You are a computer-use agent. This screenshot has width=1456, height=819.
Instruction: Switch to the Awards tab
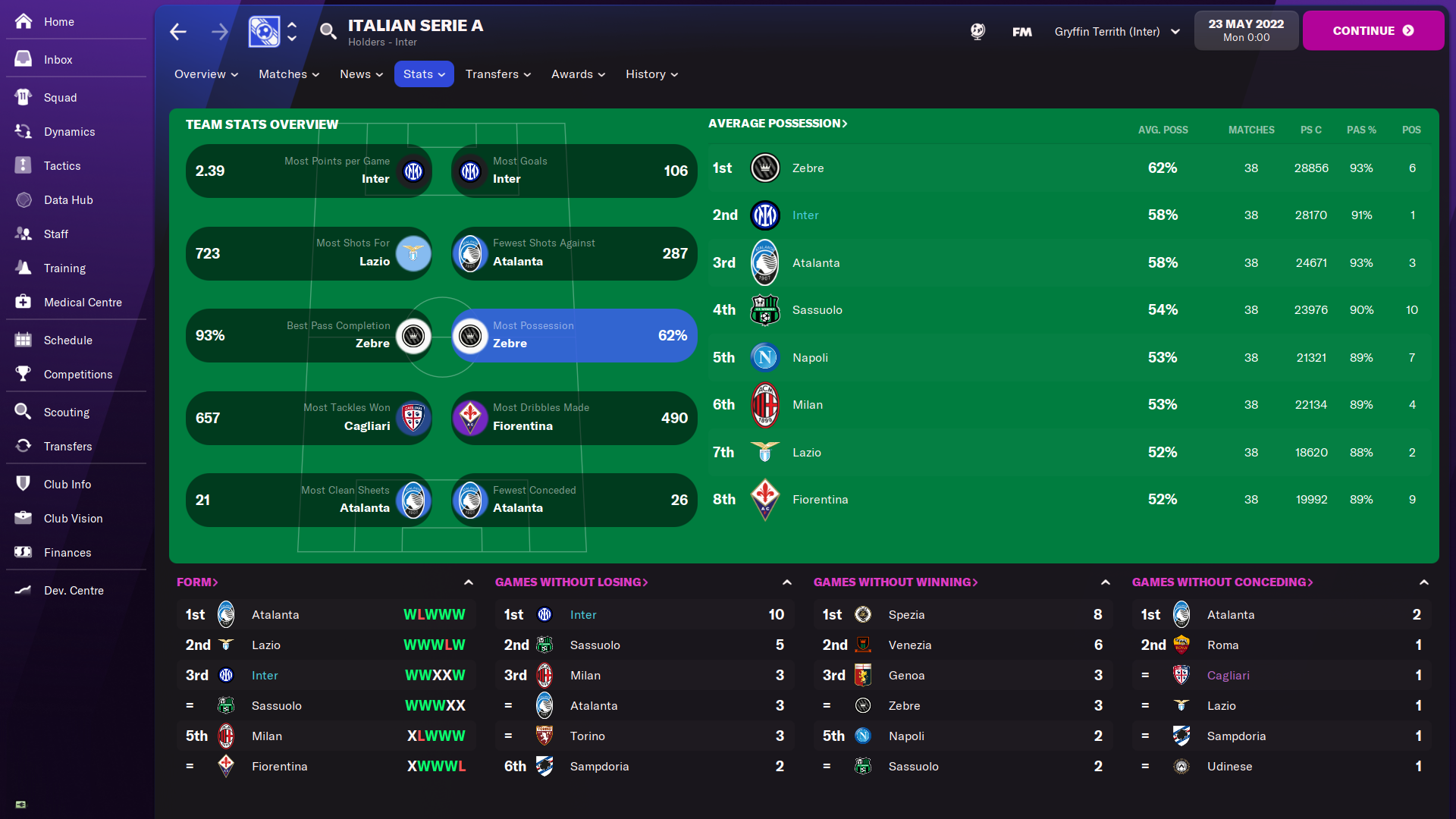pos(578,74)
